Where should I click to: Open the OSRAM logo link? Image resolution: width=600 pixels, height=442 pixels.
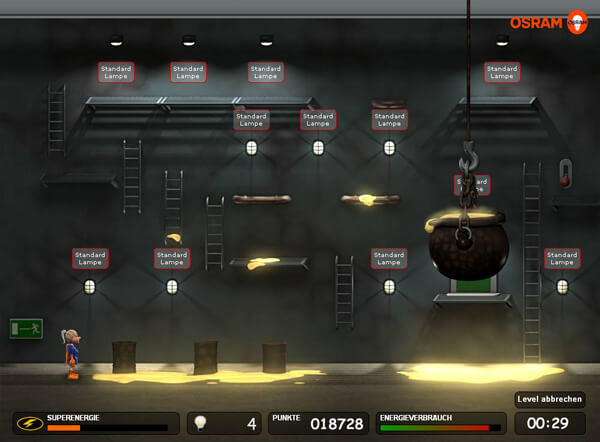pyautogui.click(x=548, y=22)
